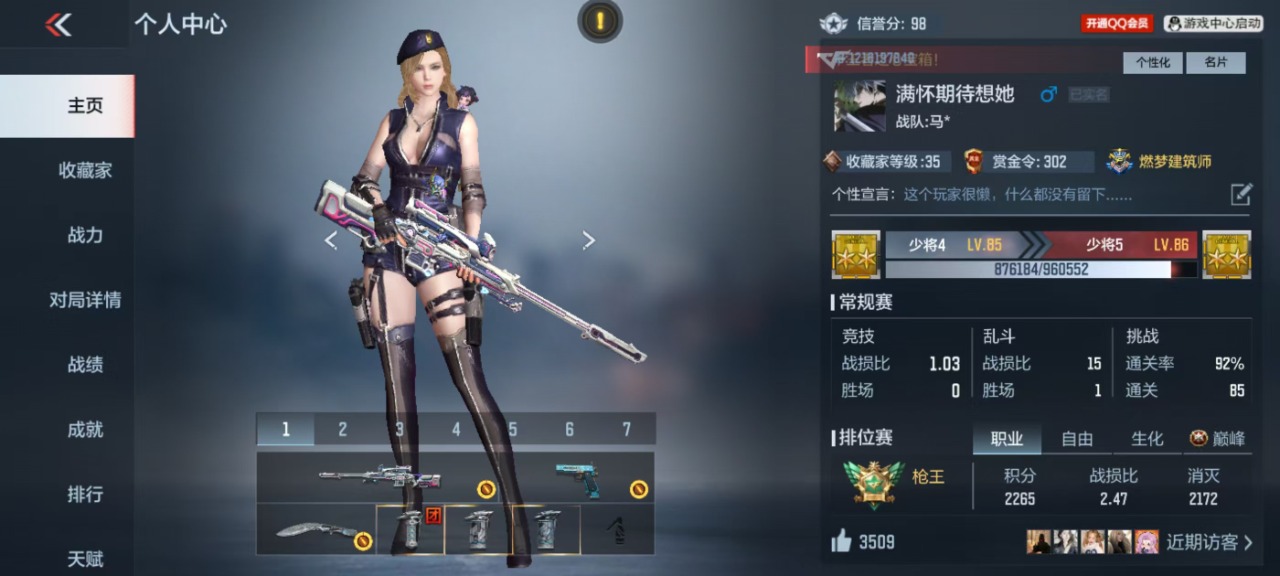1280x576 pixels.
Task: Go back using the red double-arrow button
Action: coord(58,25)
